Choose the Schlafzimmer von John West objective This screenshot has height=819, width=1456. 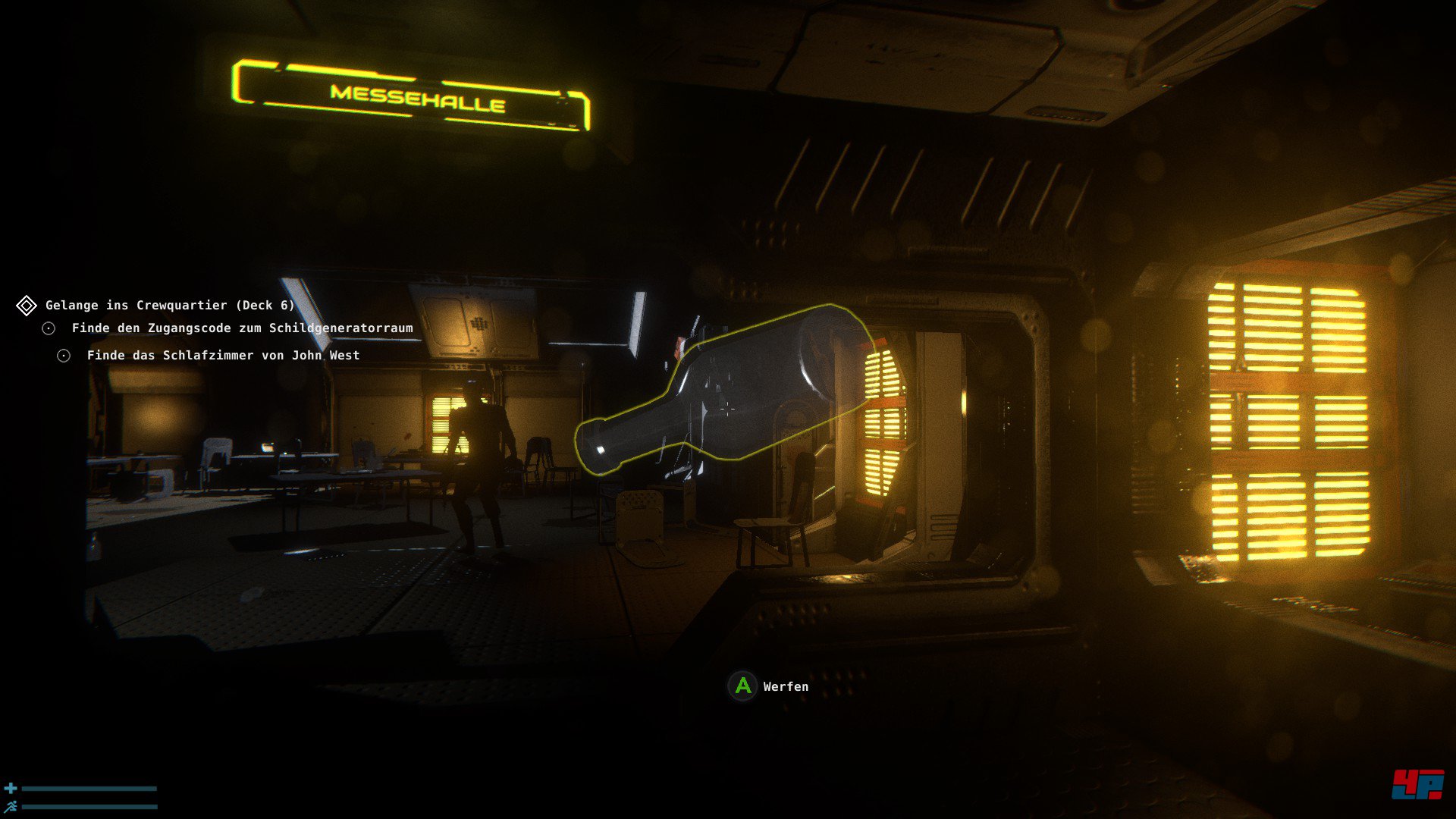click(x=223, y=356)
